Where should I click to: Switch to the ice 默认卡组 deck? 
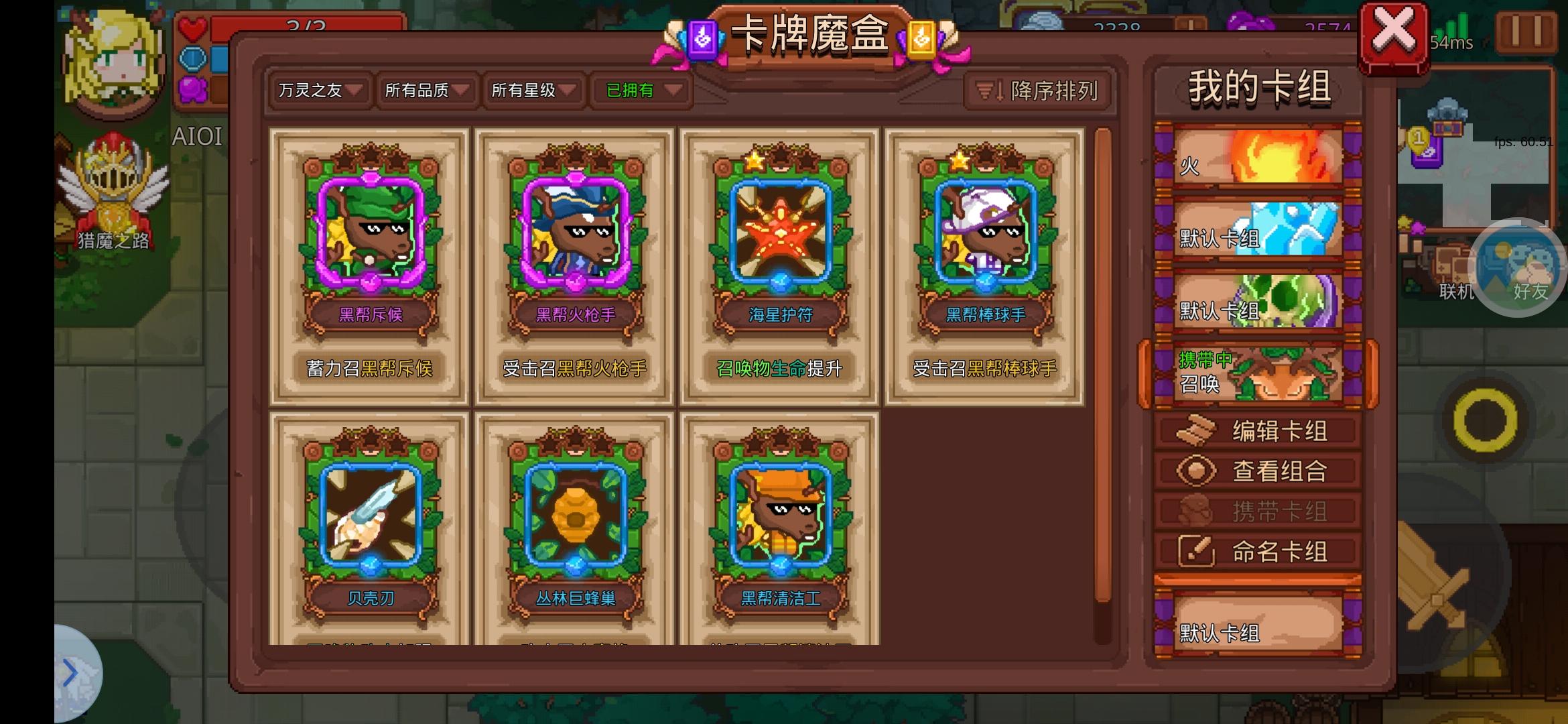1258,228
